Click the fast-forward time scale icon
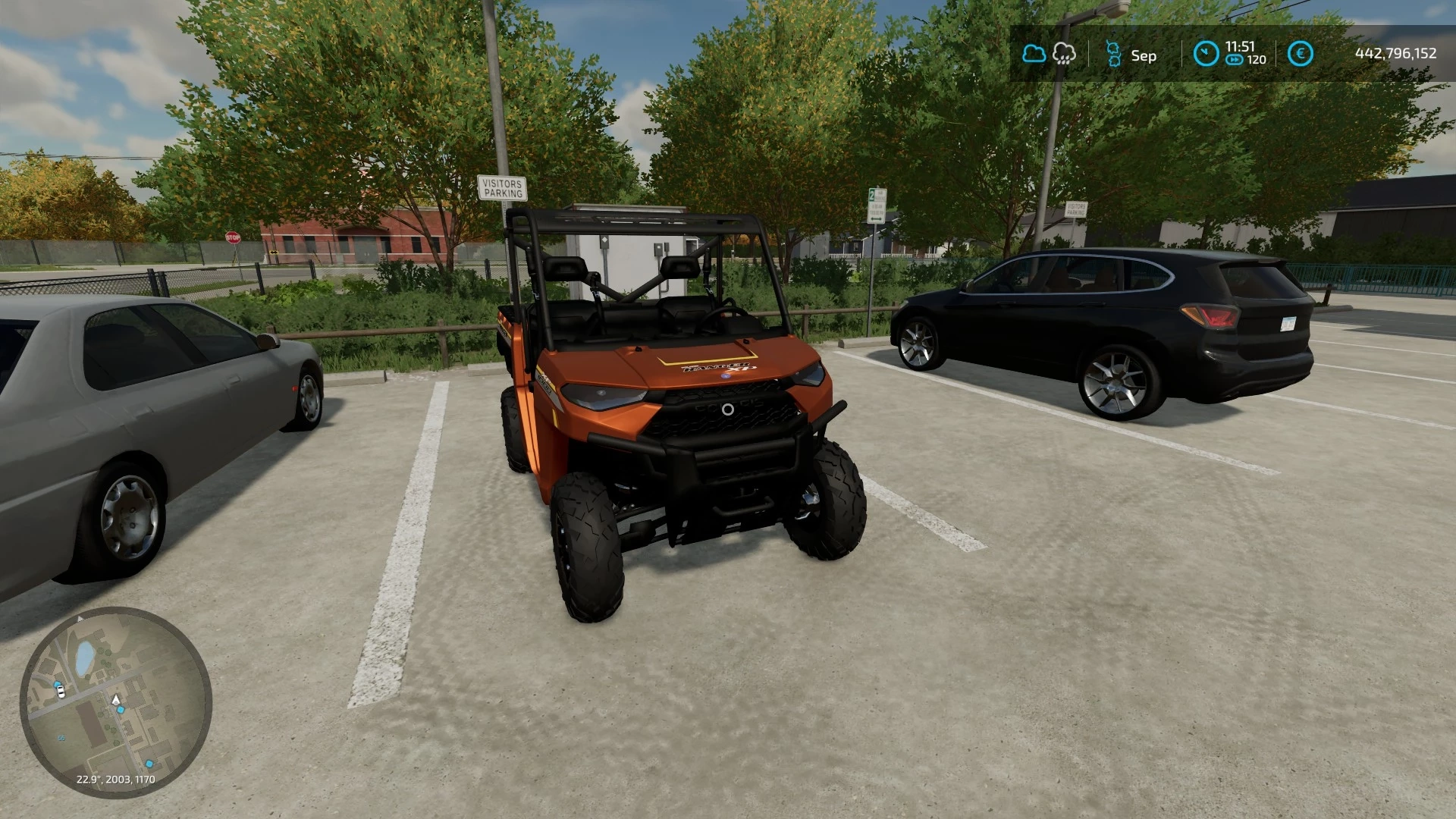The image size is (1456, 819). 1235,60
